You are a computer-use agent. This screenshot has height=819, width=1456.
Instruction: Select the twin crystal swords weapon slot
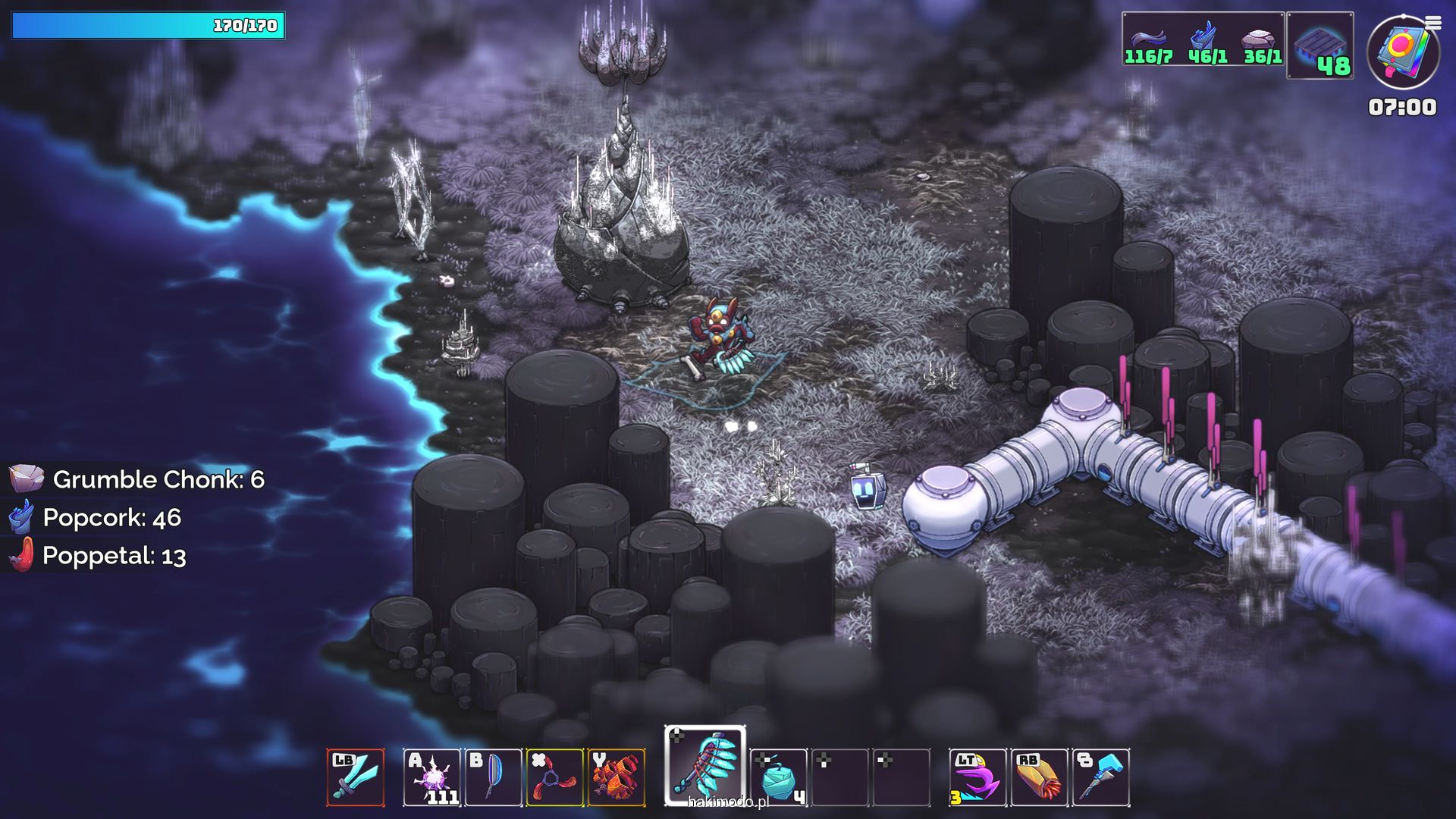(x=356, y=777)
